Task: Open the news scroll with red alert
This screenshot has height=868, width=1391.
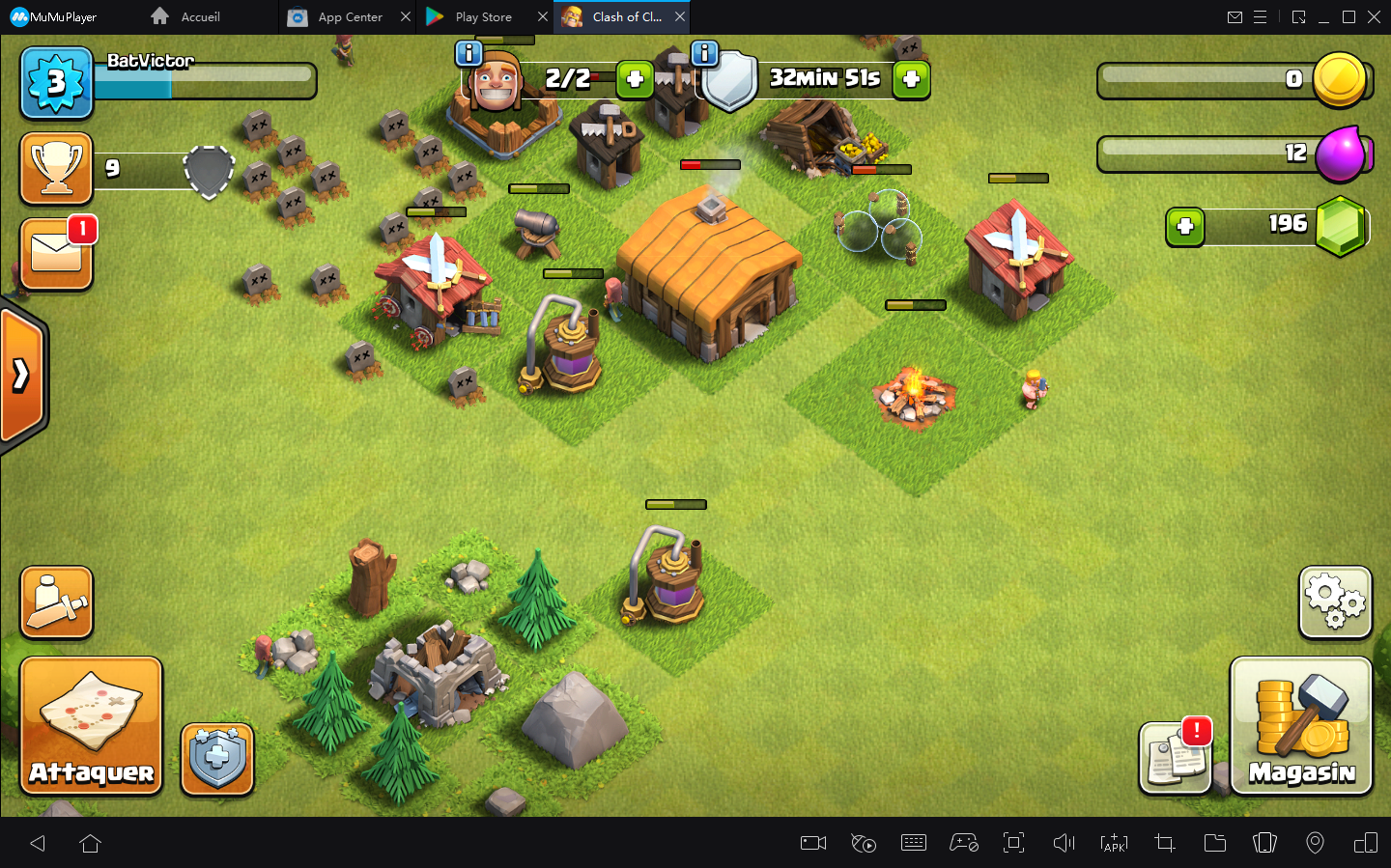Action: point(1175,758)
